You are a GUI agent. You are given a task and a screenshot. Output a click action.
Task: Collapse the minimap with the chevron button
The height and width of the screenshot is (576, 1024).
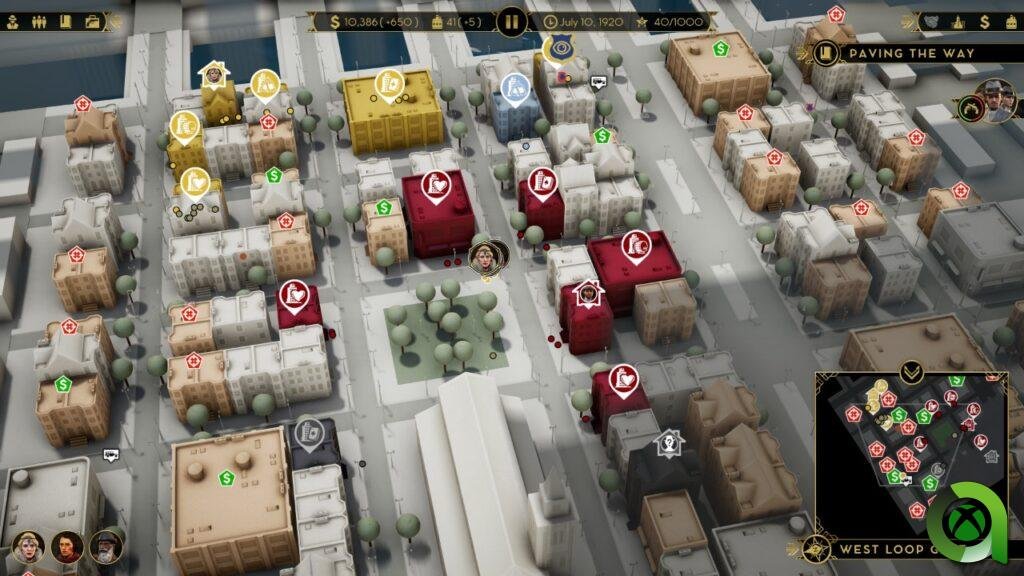(911, 373)
